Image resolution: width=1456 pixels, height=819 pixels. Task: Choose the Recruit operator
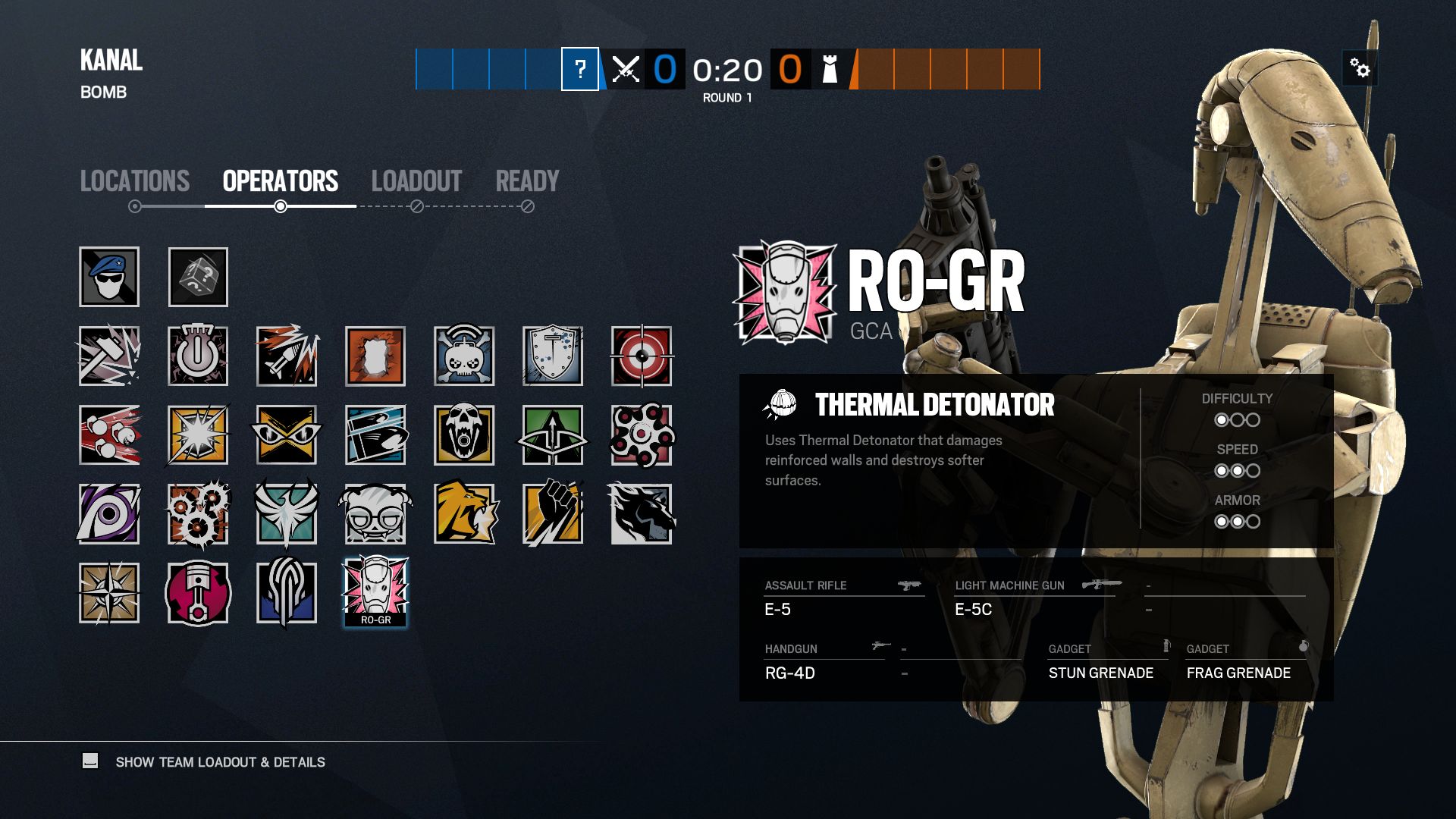point(108,277)
